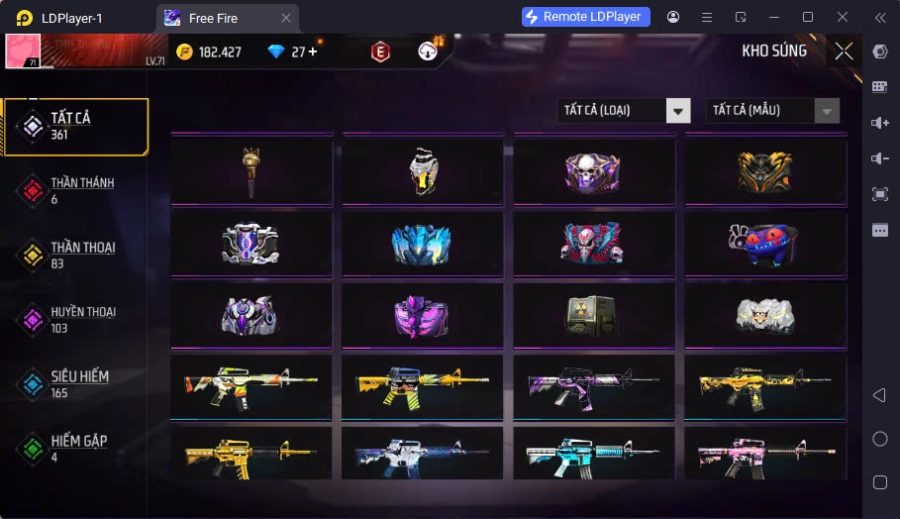This screenshot has height=519, width=900.
Task: Select the golden mace melee skin
Action: point(251,171)
